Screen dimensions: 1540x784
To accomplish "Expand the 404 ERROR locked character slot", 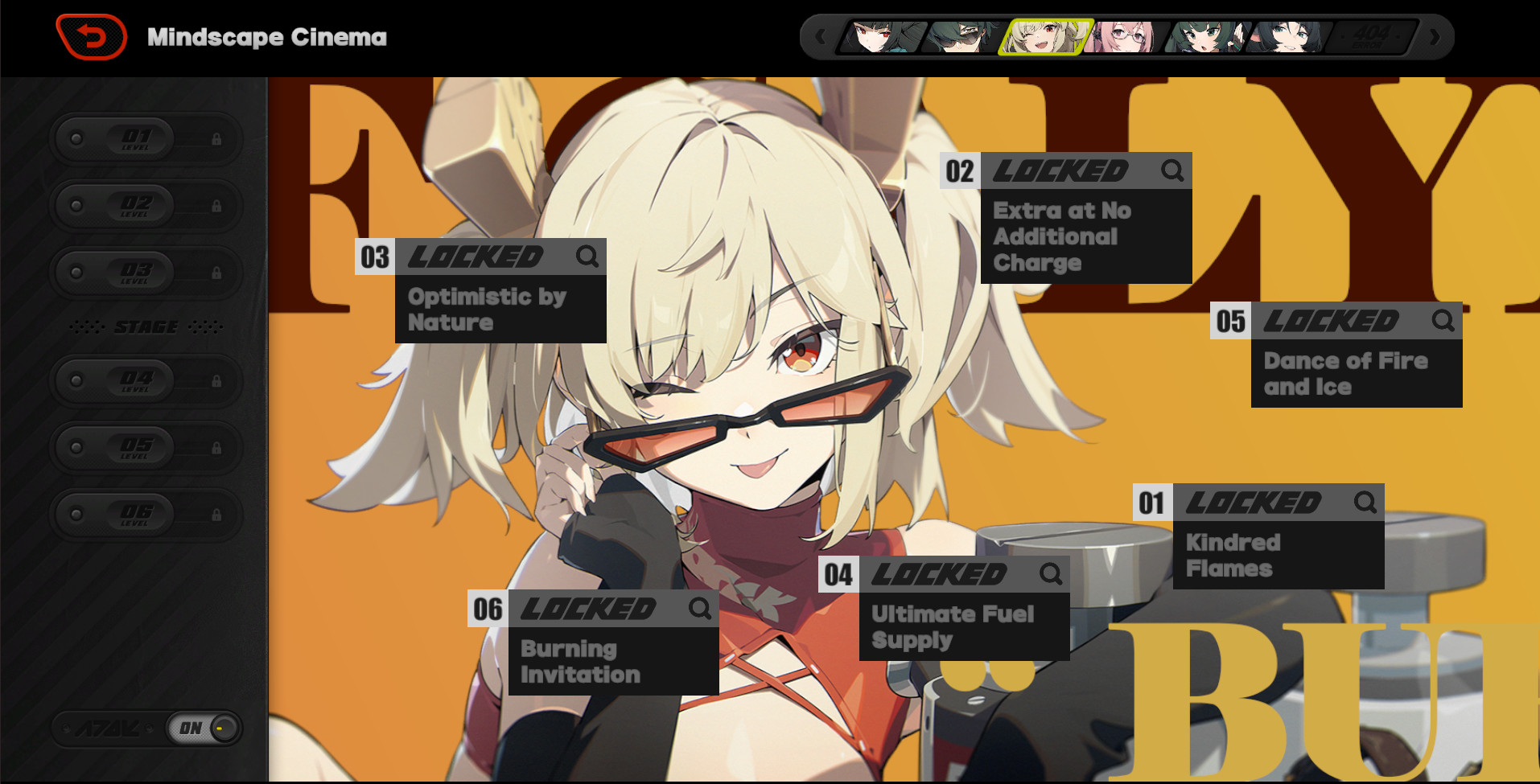I will tap(1372, 36).
